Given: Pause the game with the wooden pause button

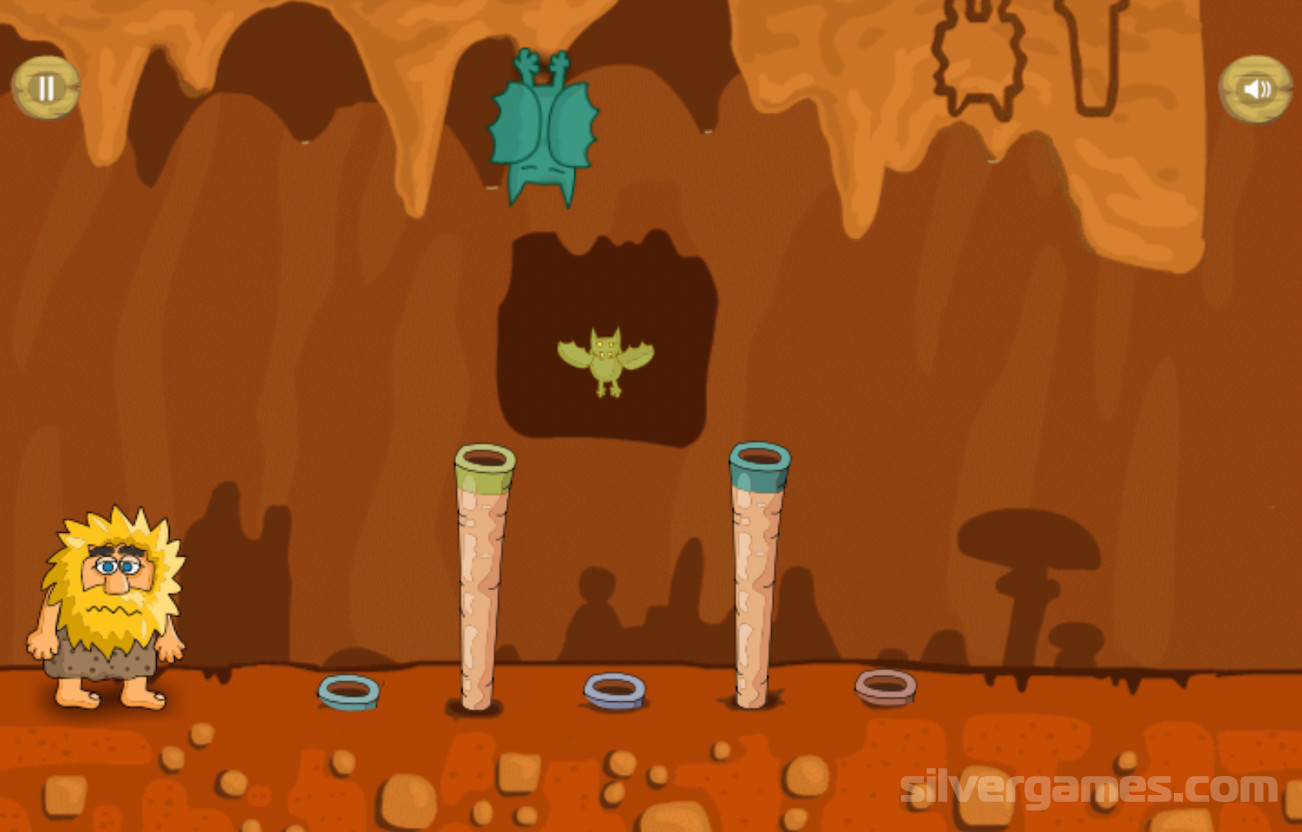Looking at the screenshot, I should (x=46, y=88).
